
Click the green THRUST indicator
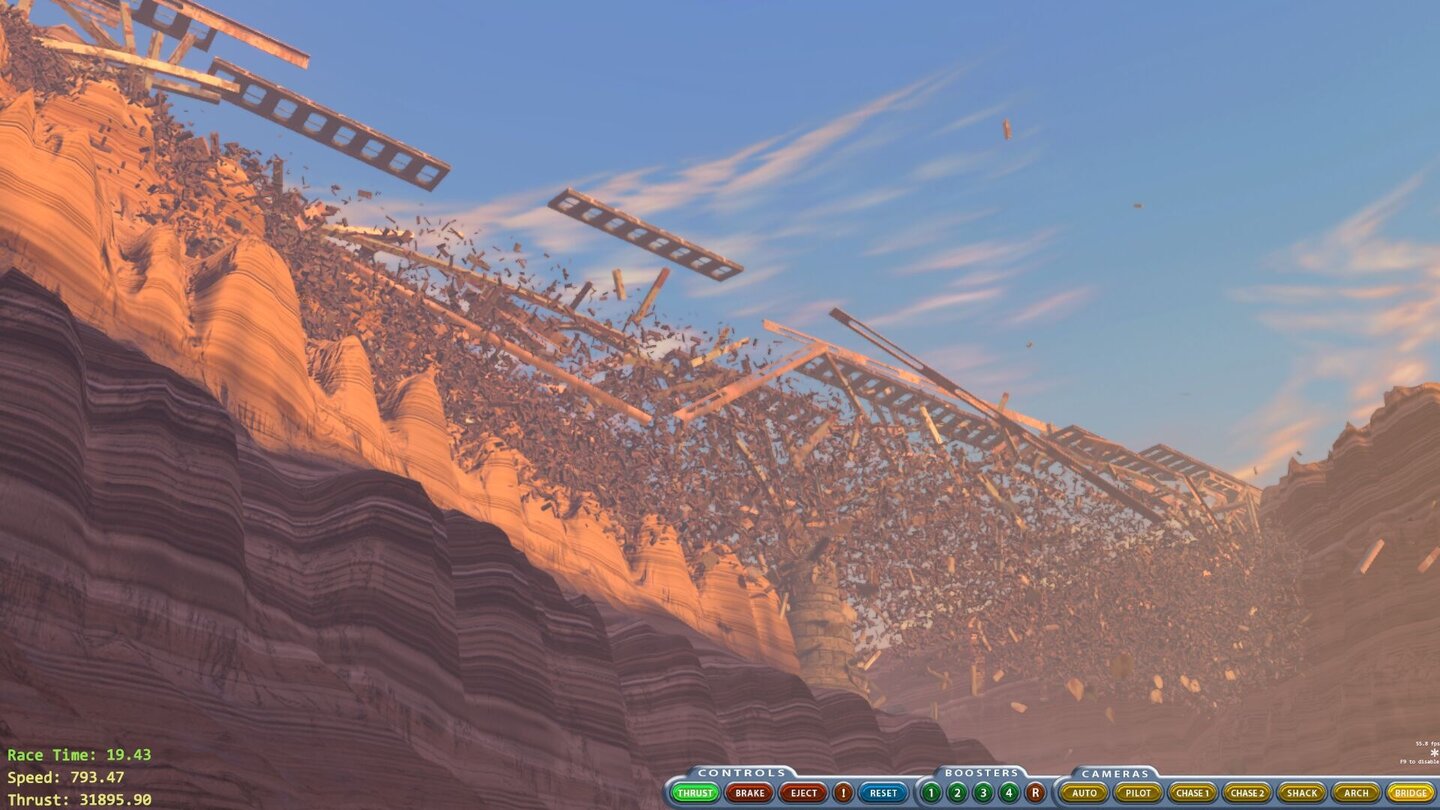pos(694,793)
